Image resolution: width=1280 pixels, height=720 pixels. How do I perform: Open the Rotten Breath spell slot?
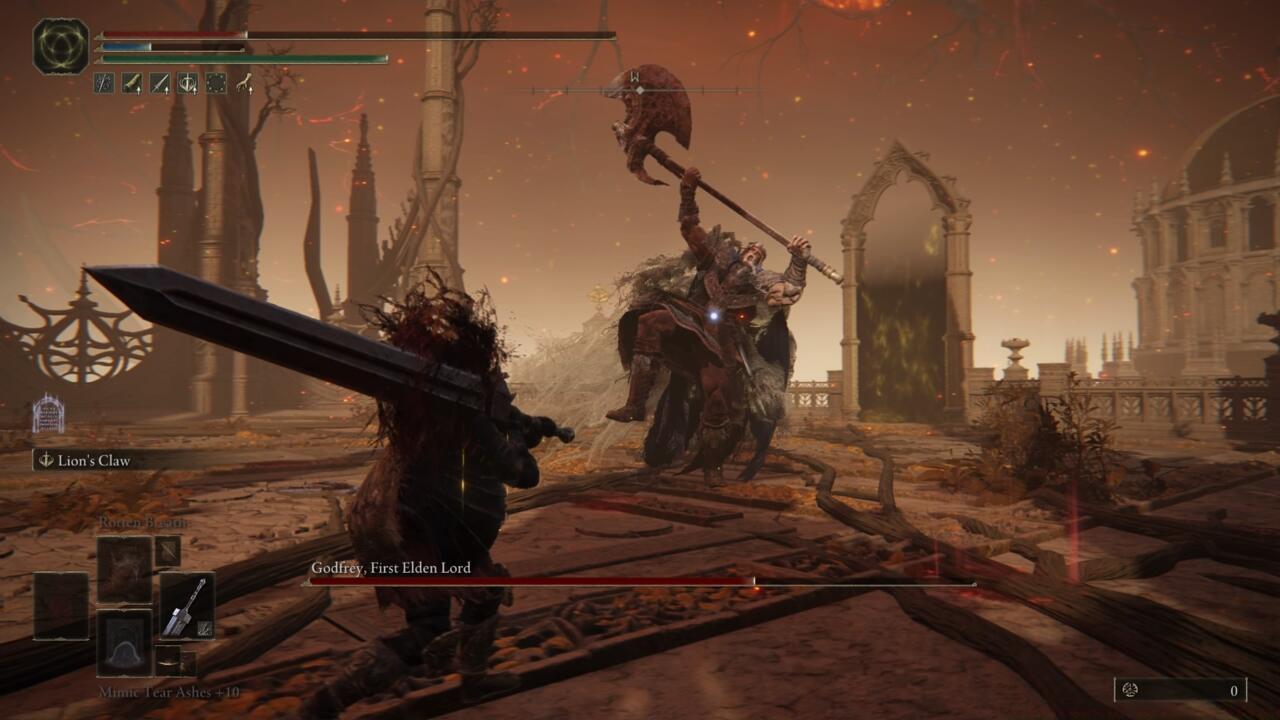122,572
